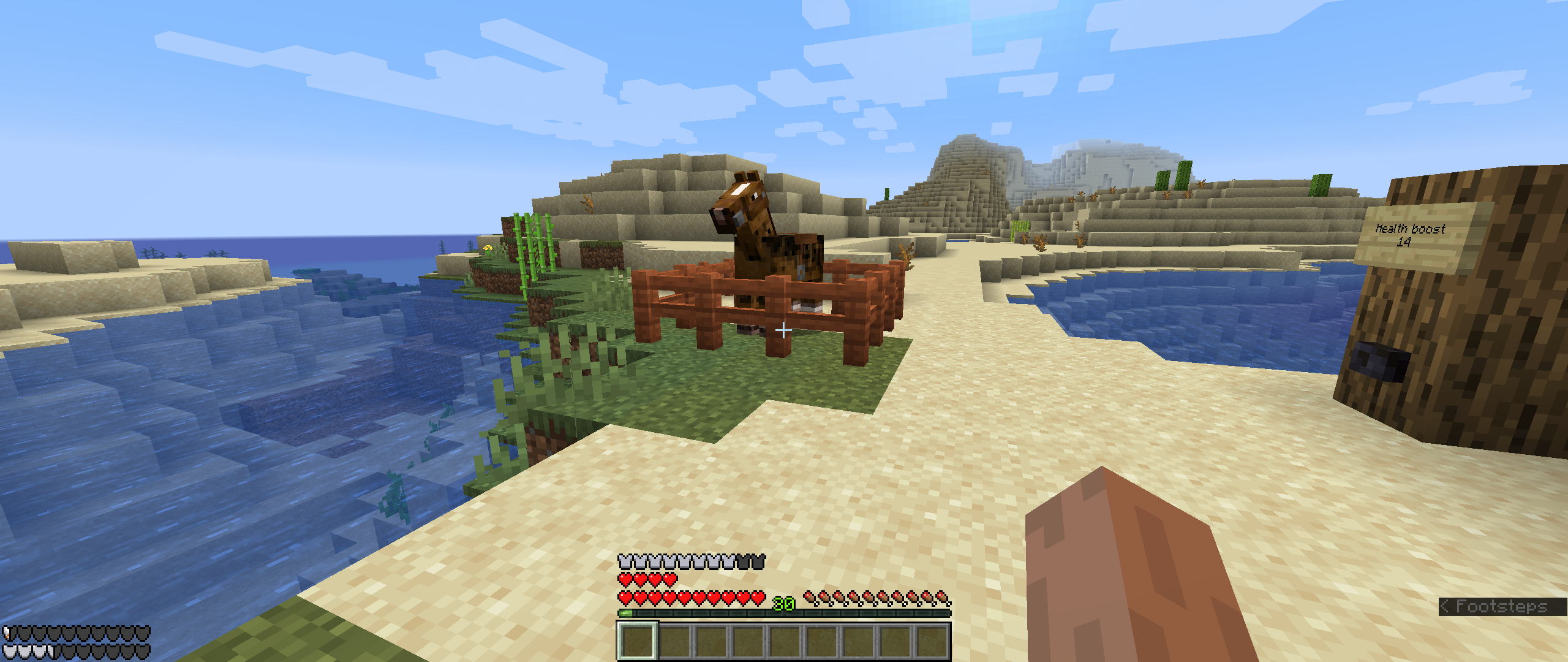Click the middle hotbar slot
Screen dimensions: 1568x662
pos(785,644)
